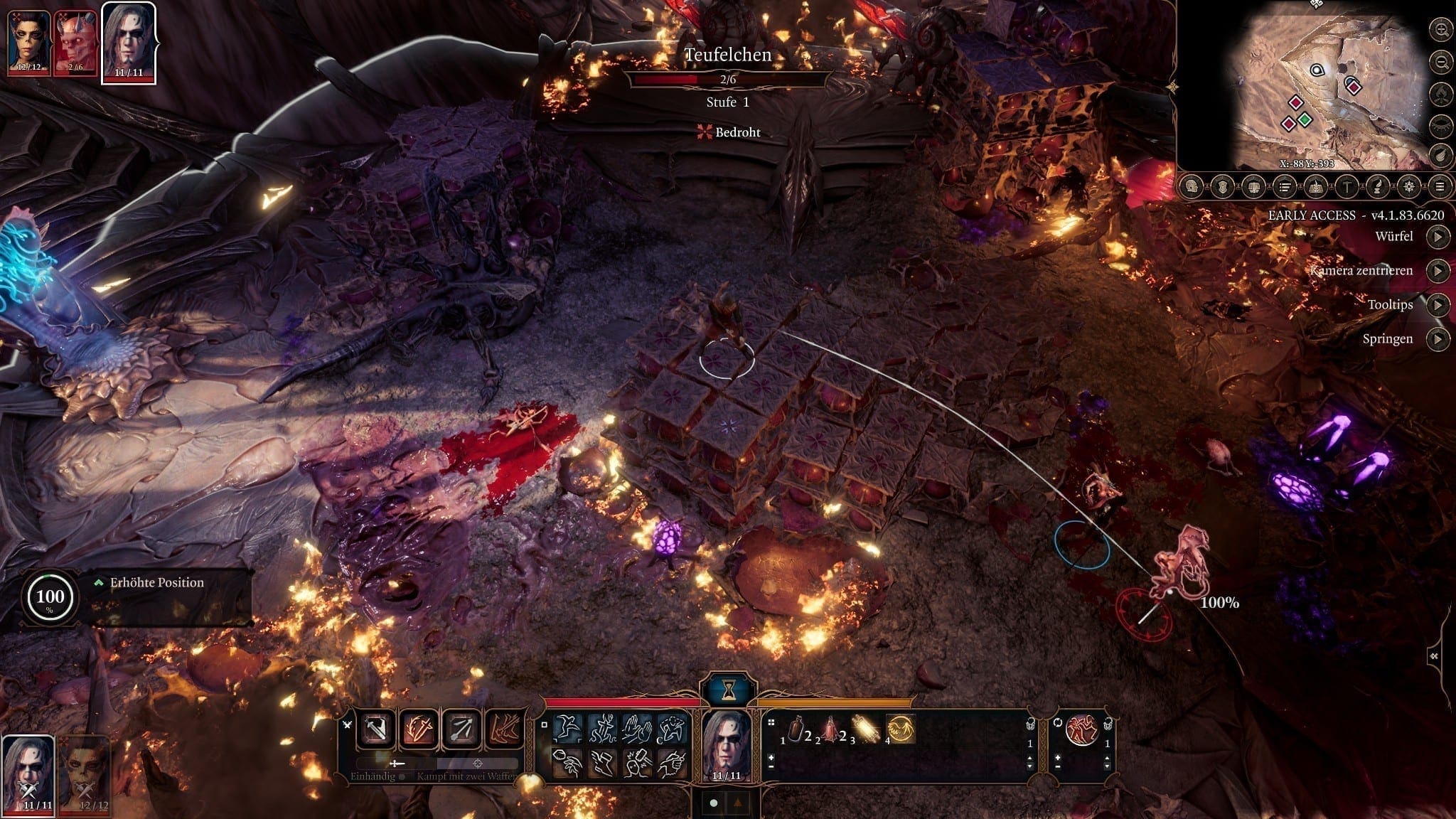This screenshot has width=1456, height=819.
Task: Activate the dash running figure action
Action: (568, 728)
